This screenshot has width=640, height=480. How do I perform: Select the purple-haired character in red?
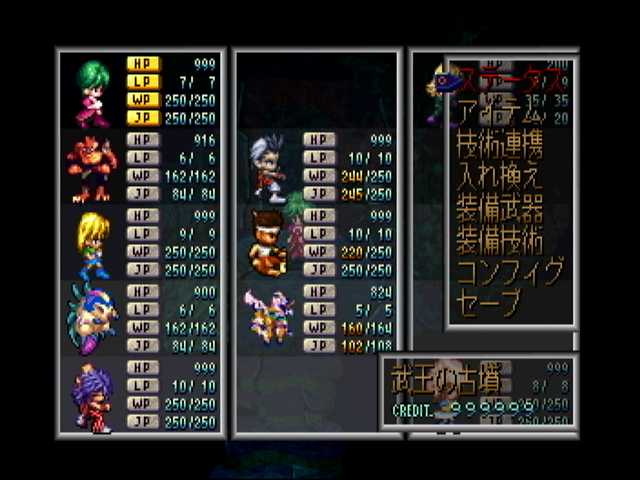tap(93, 396)
